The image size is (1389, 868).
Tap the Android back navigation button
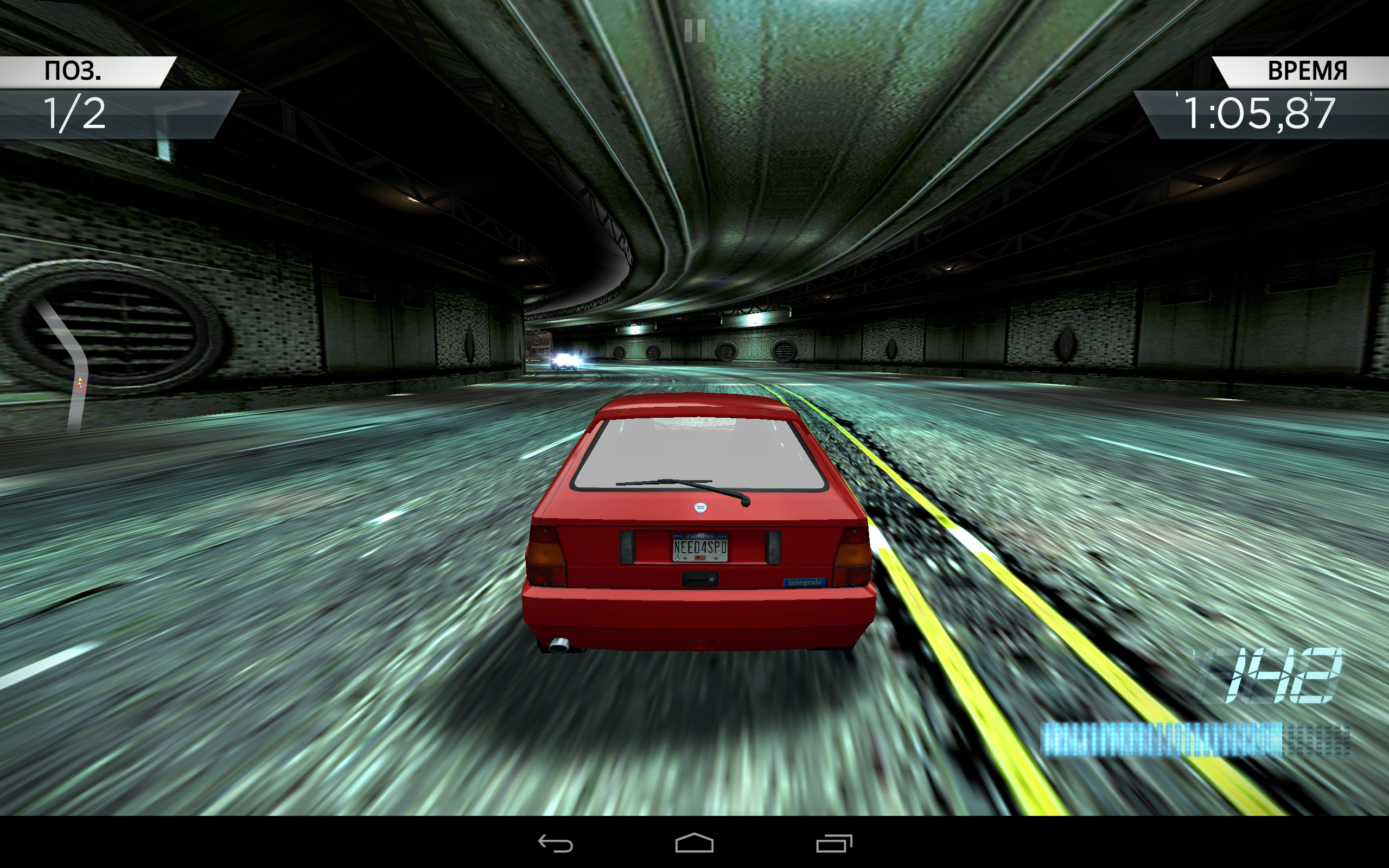[x=555, y=843]
